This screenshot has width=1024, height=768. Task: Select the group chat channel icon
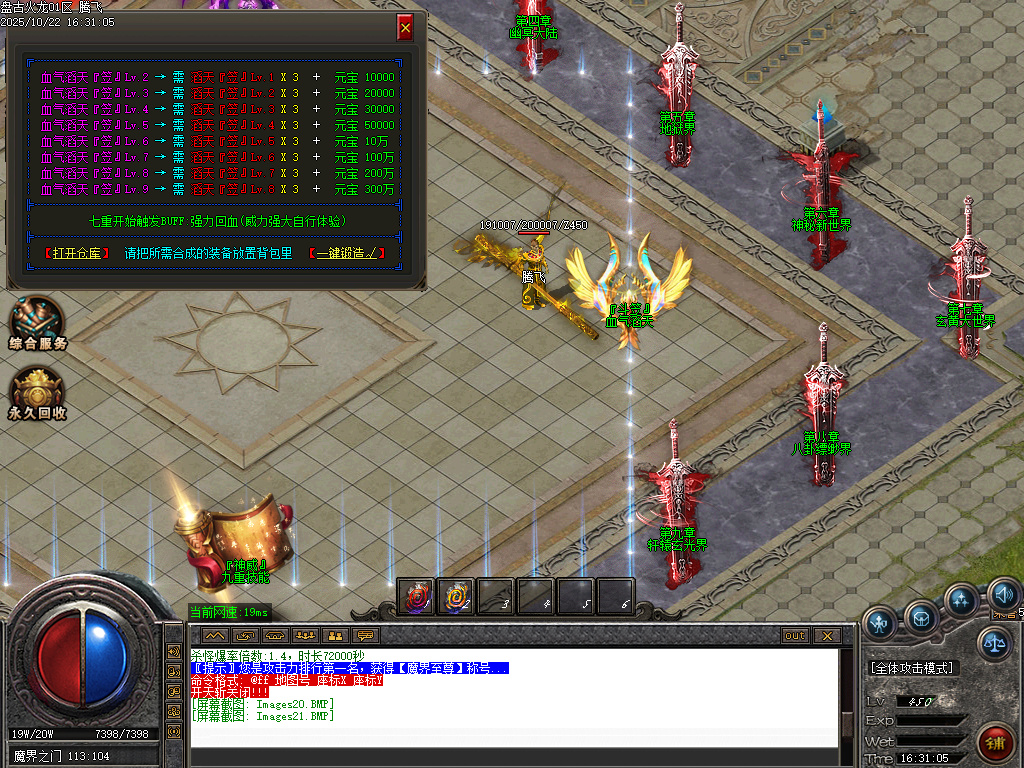click(305, 635)
